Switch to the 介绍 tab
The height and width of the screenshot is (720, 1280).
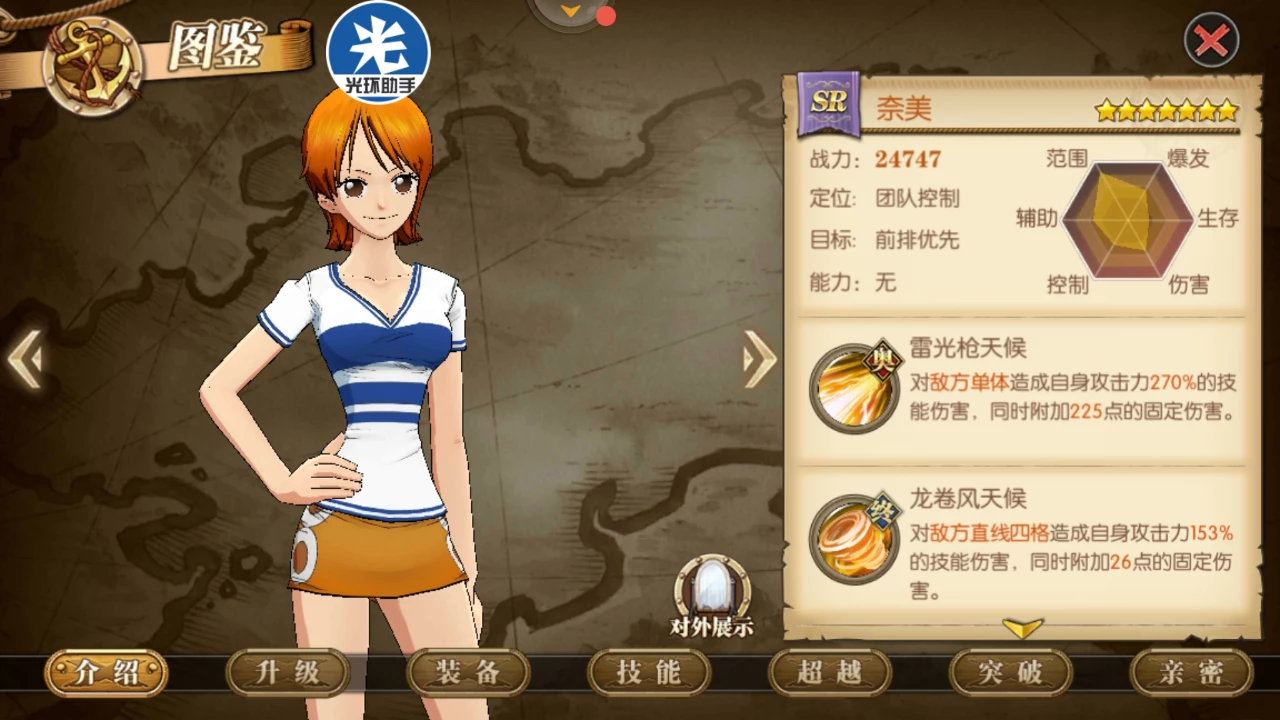[x=106, y=672]
